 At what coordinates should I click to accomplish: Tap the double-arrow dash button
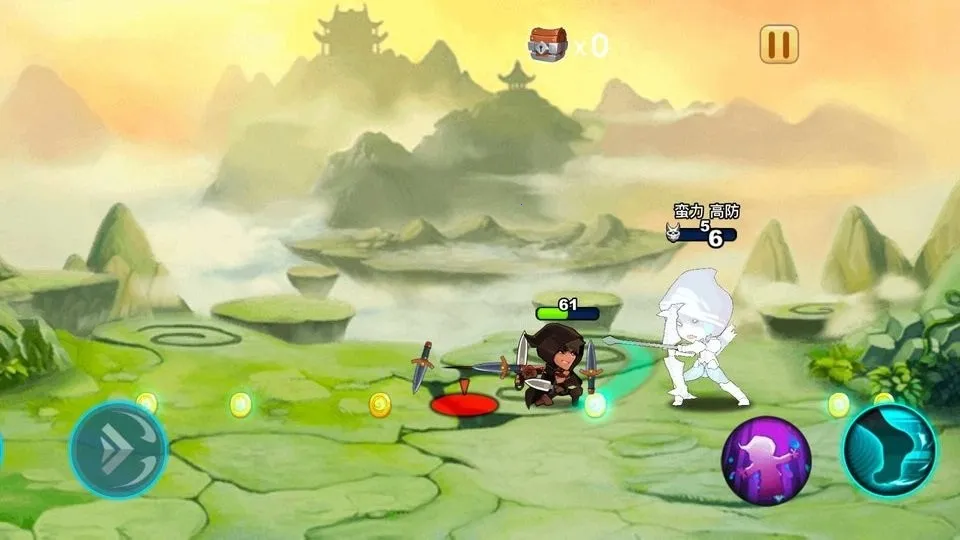click(x=118, y=450)
